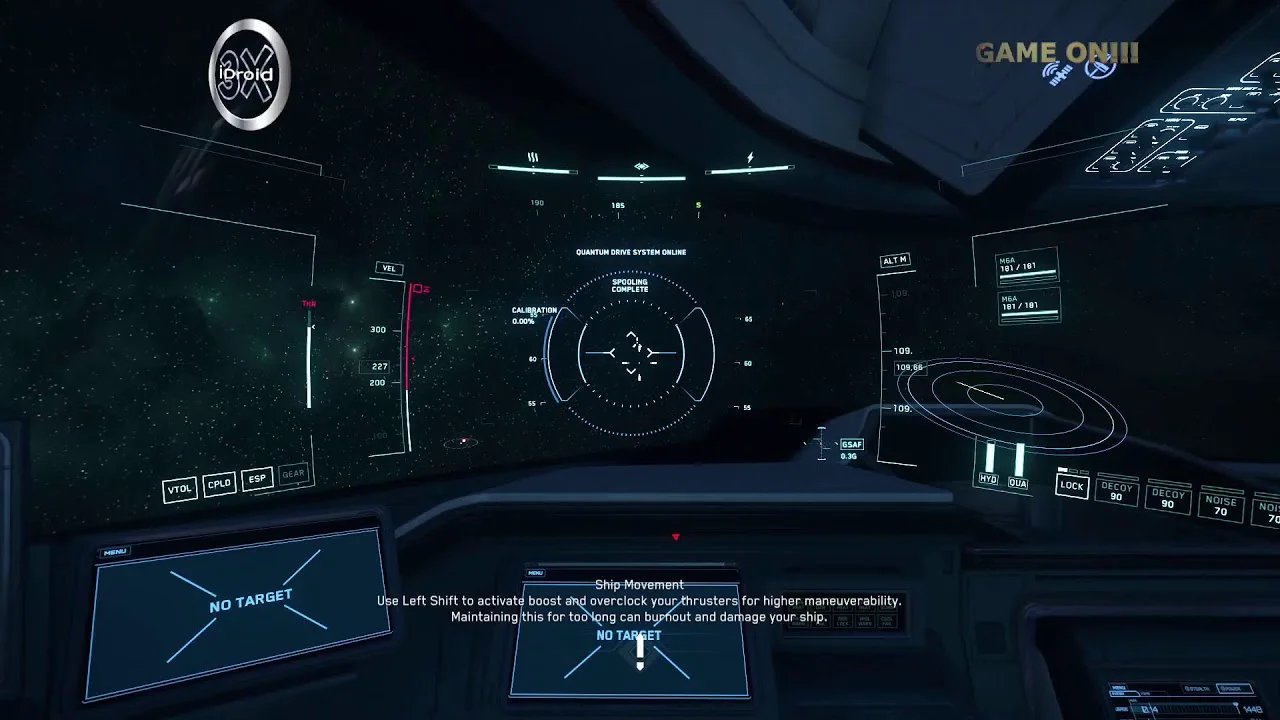Click the HYD indicator label
Image resolution: width=1280 pixels, height=720 pixels.
tap(988, 480)
